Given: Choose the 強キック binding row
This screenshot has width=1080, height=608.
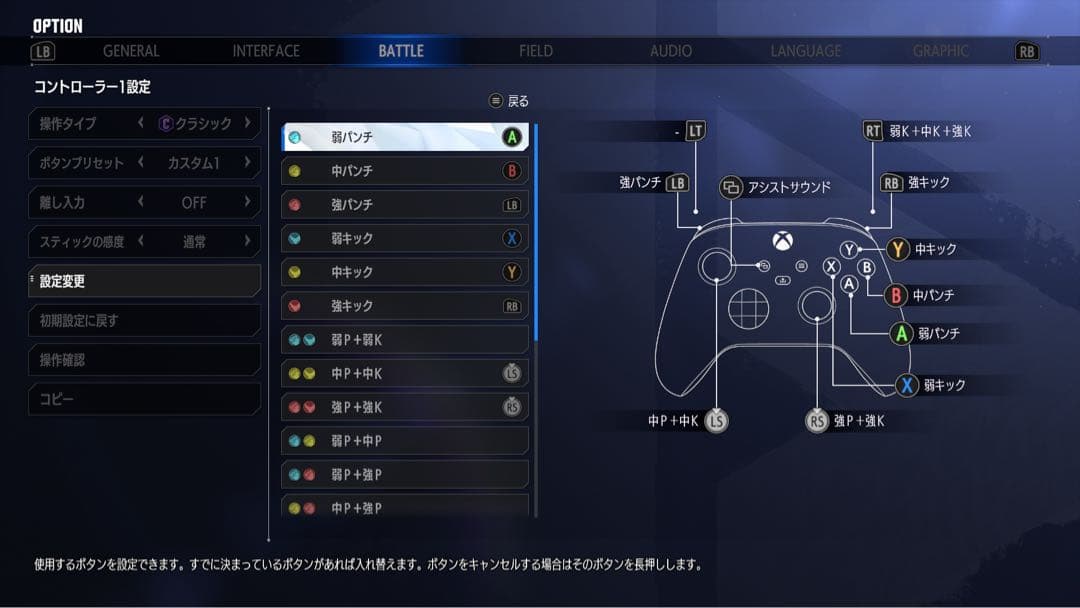Looking at the screenshot, I should pyautogui.click(x=404, y=306).
